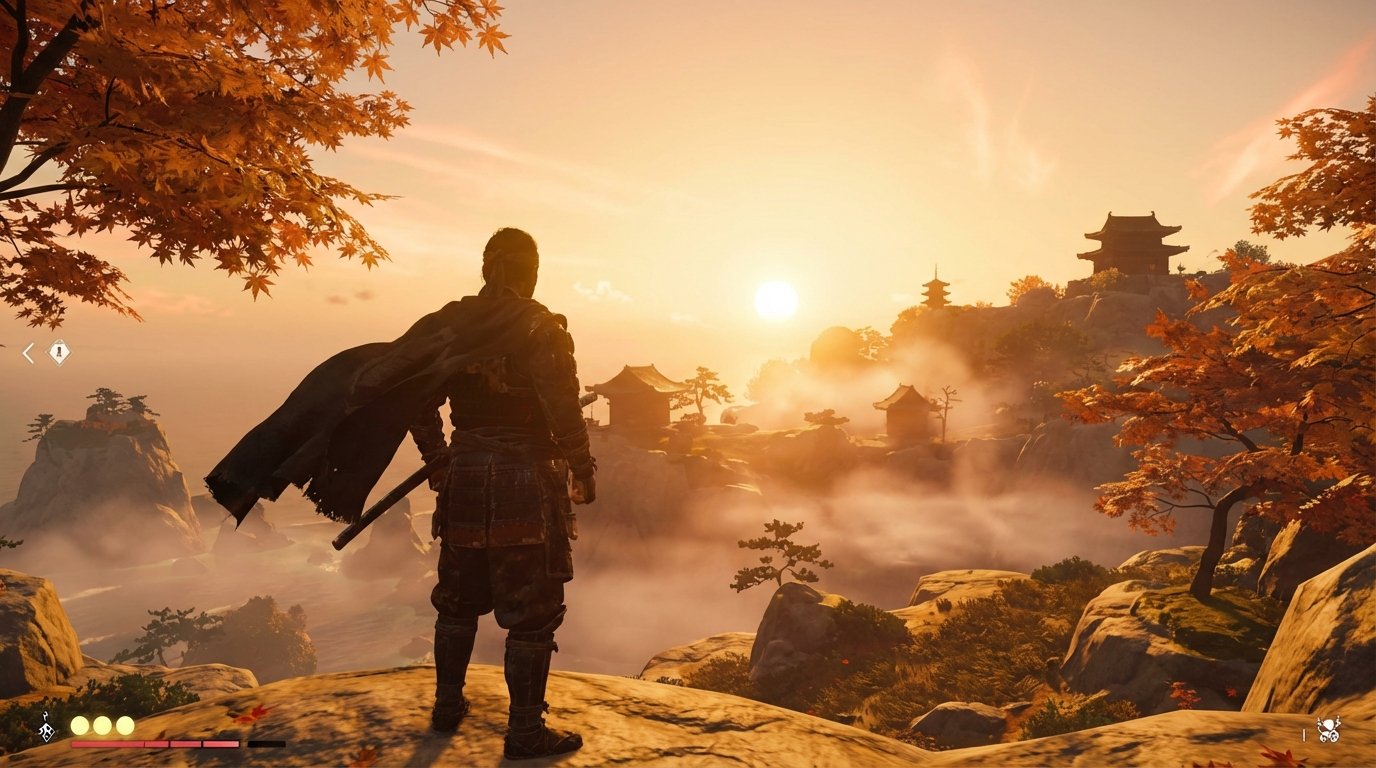Click the third resolve orb
1376x768 pixels.
tap(125, 727)
